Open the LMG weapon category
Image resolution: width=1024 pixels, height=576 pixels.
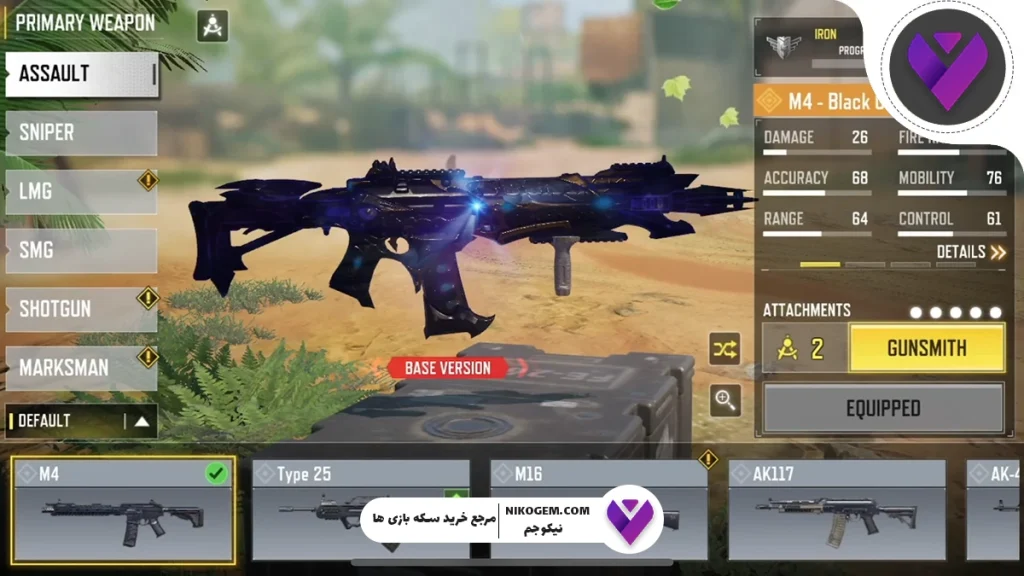click(x=82, y=191)
